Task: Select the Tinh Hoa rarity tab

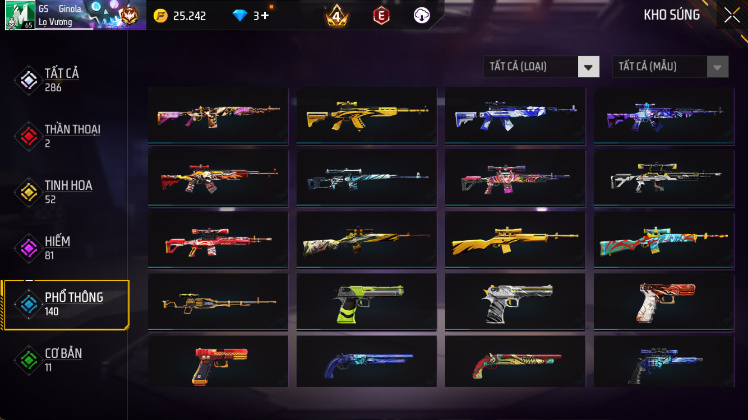Action: click(63, 191)
